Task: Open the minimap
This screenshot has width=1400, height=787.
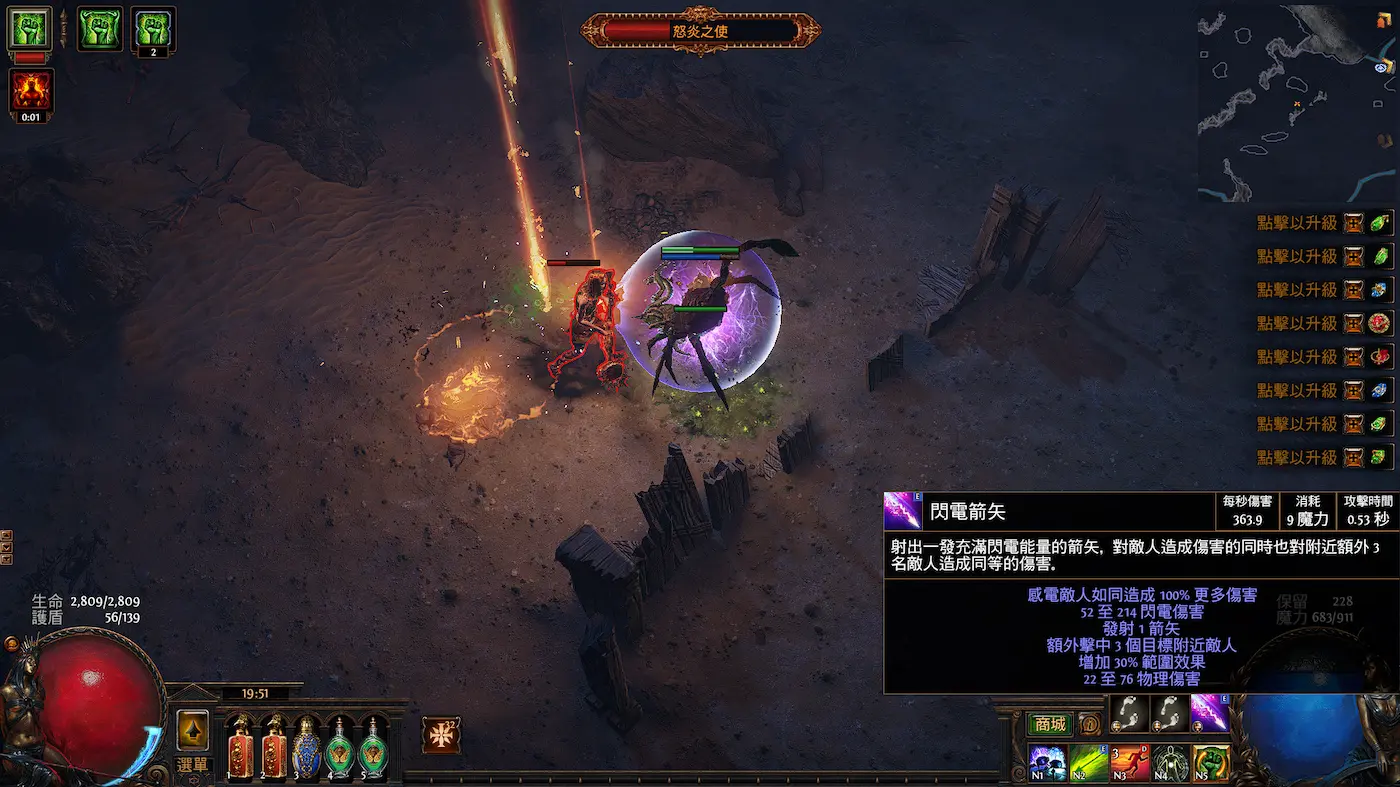Action: pos(1297,102)
